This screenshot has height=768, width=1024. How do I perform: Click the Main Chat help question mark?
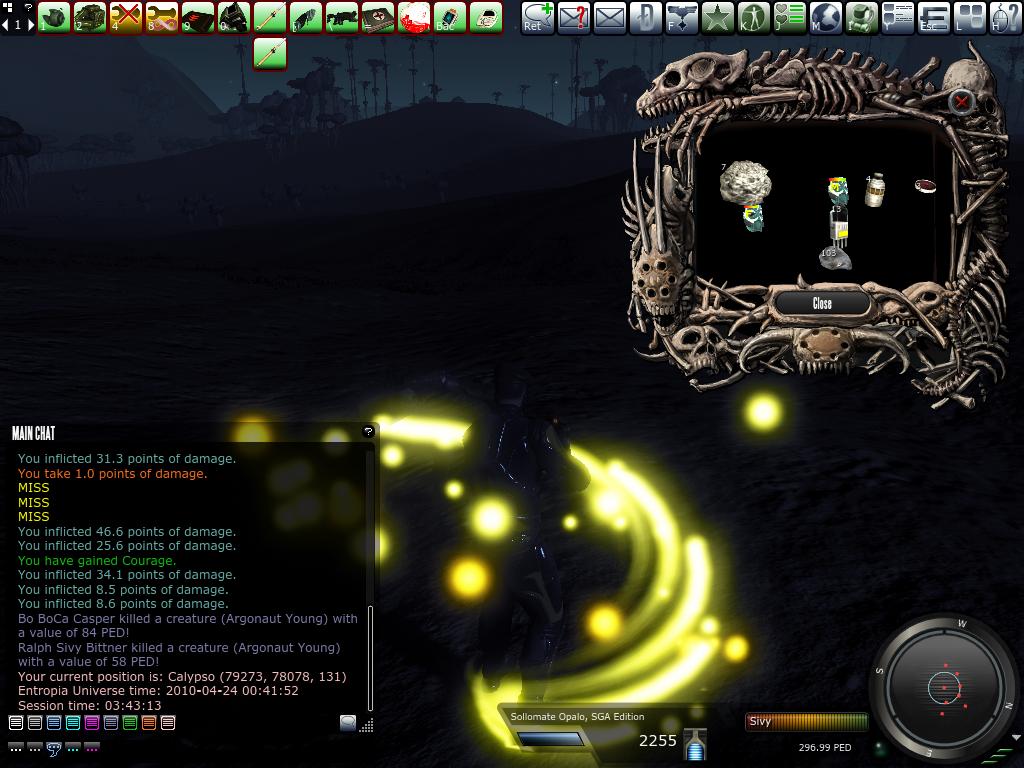point(368,432)
